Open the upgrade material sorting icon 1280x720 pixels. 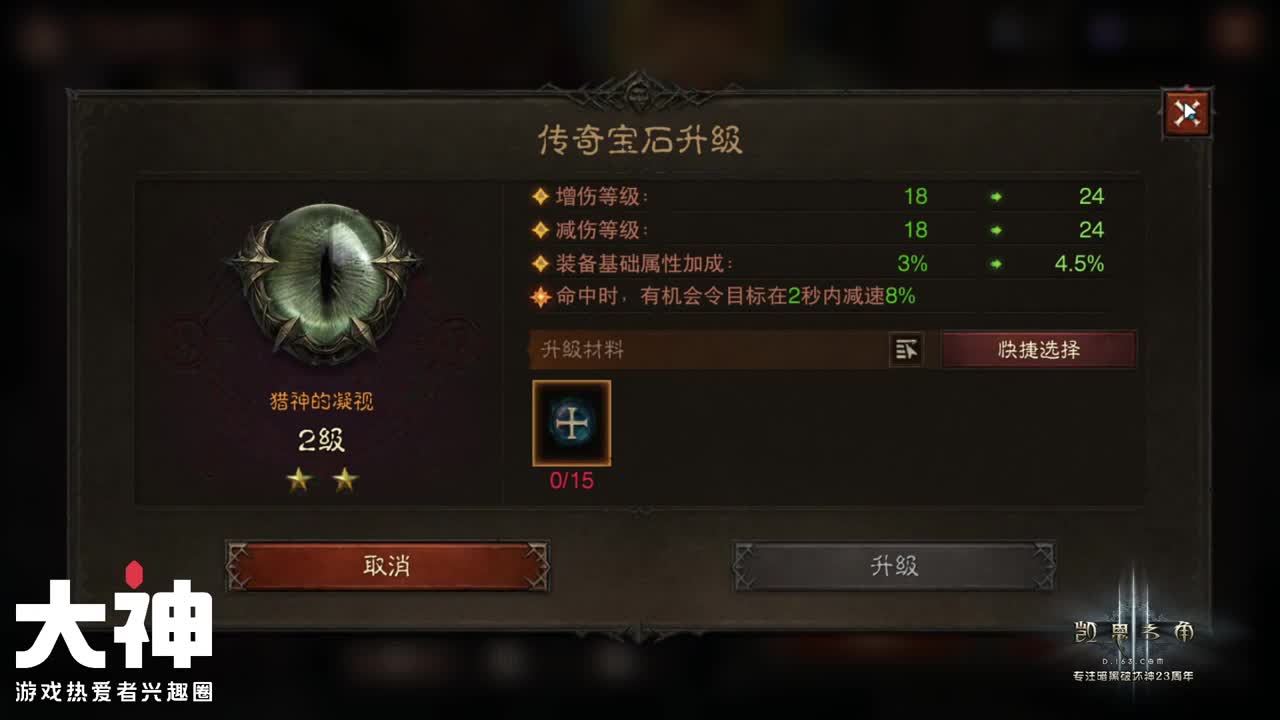906,351
